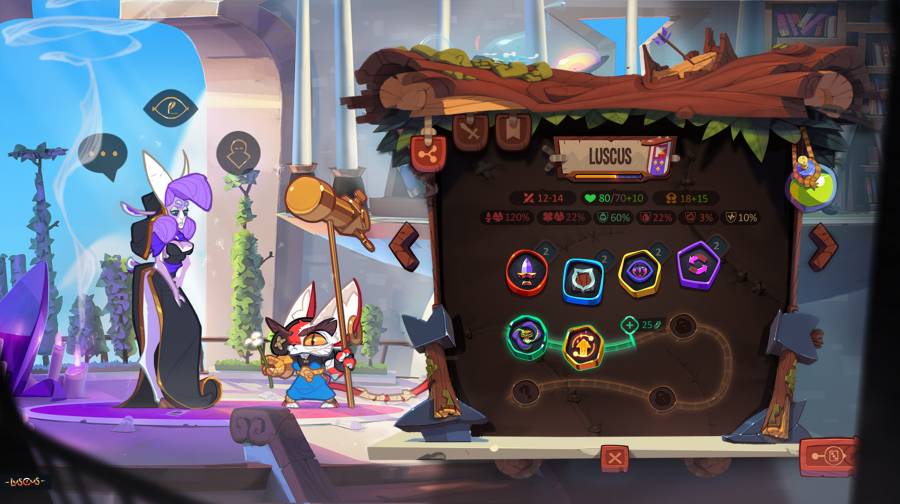Select the green-bordered swirl upgrade node
The image size is (900, 504).
[526, 336]
